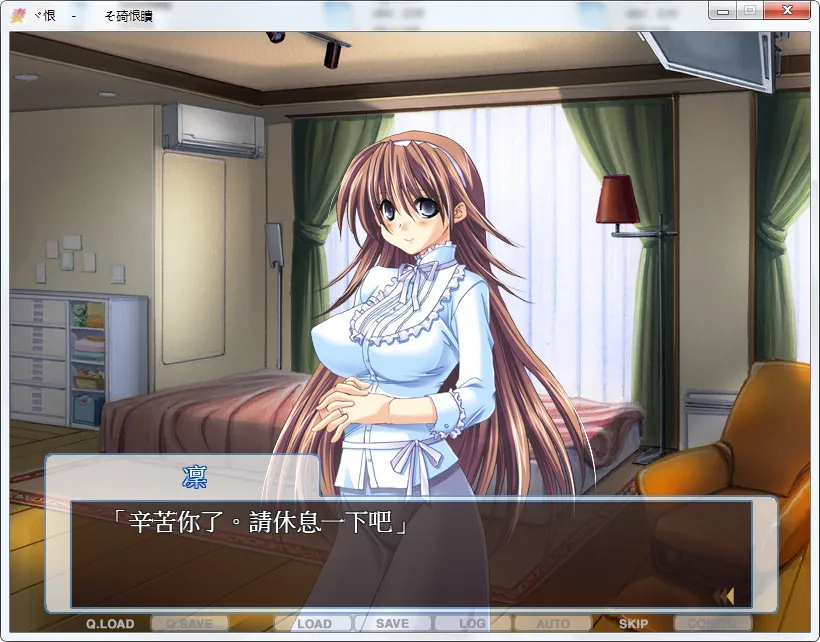820x642 pixels.
Task: Open the CONFIG settings
Action: tap(712, 624)
